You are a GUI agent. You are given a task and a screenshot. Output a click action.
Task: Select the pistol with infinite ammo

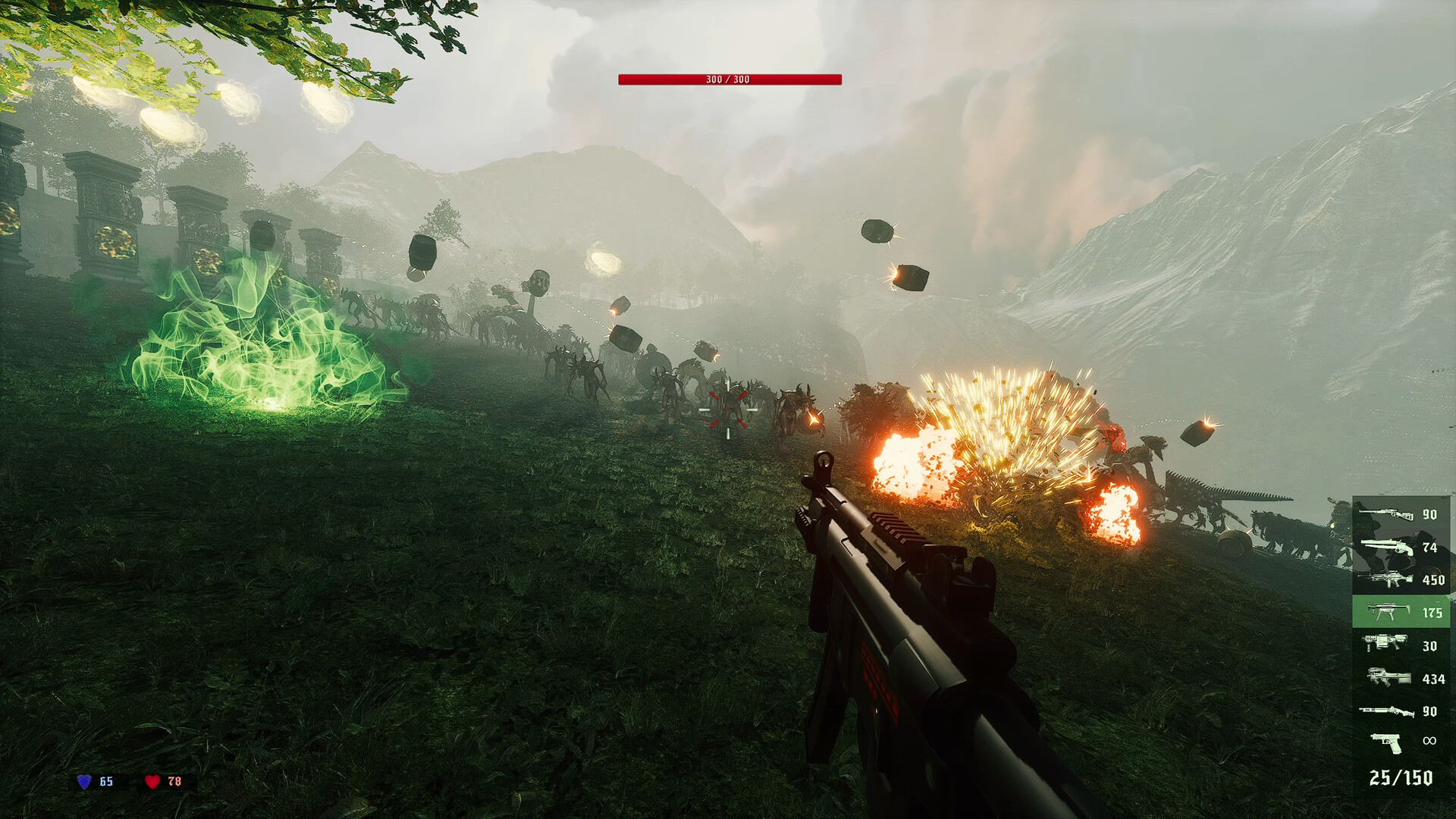(x=1401, y=742)
